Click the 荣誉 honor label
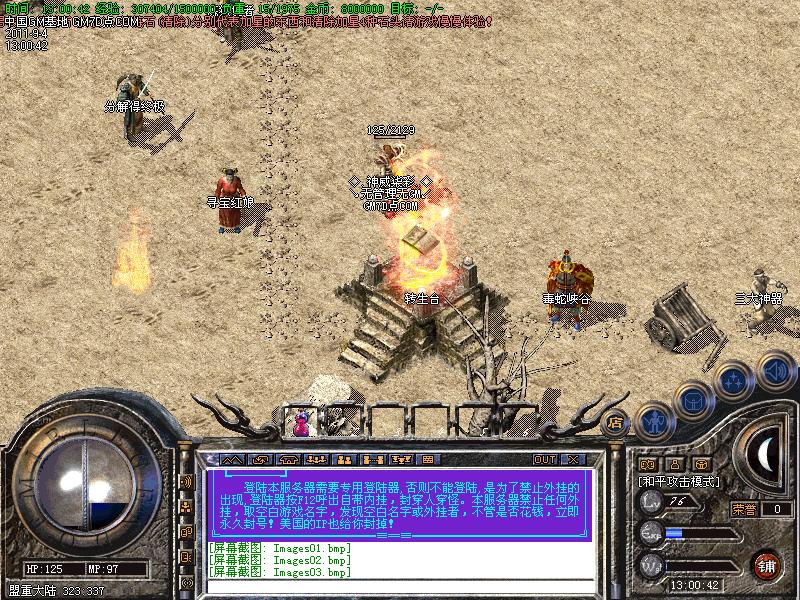Viewport: 800px width, 600px height. (743, 509)
